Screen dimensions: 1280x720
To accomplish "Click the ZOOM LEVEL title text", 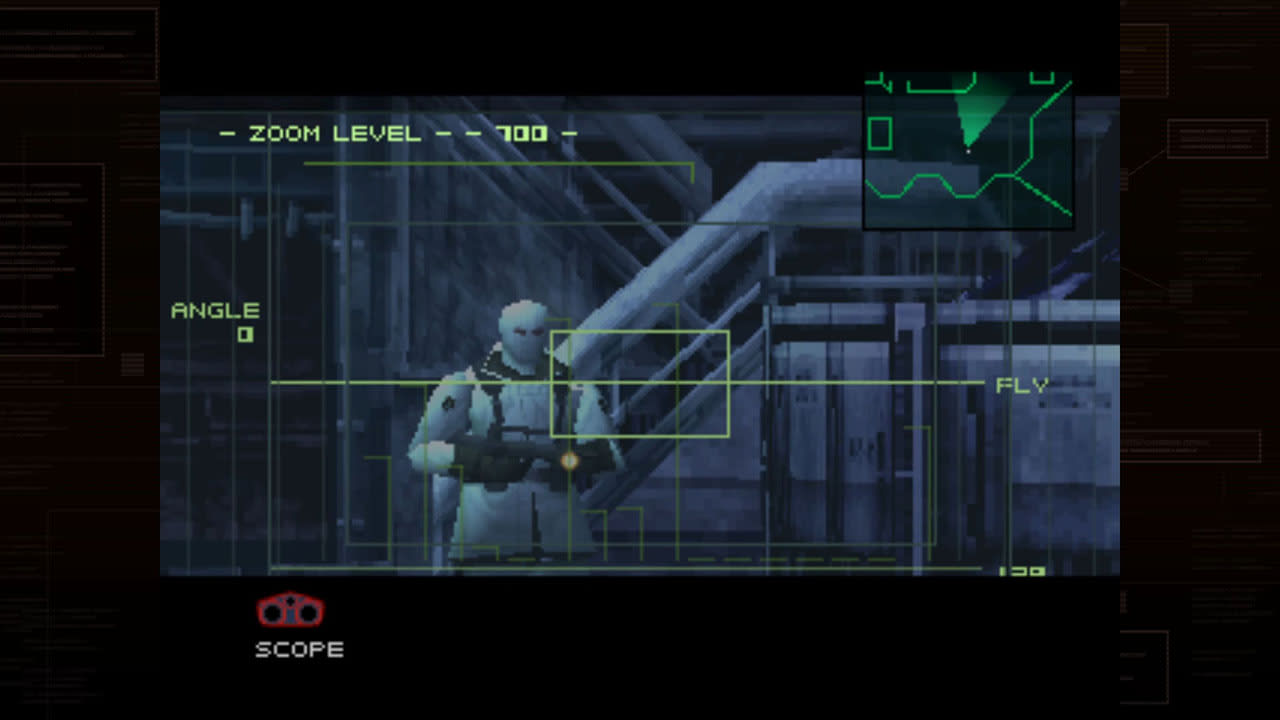I will pos(335,132).
